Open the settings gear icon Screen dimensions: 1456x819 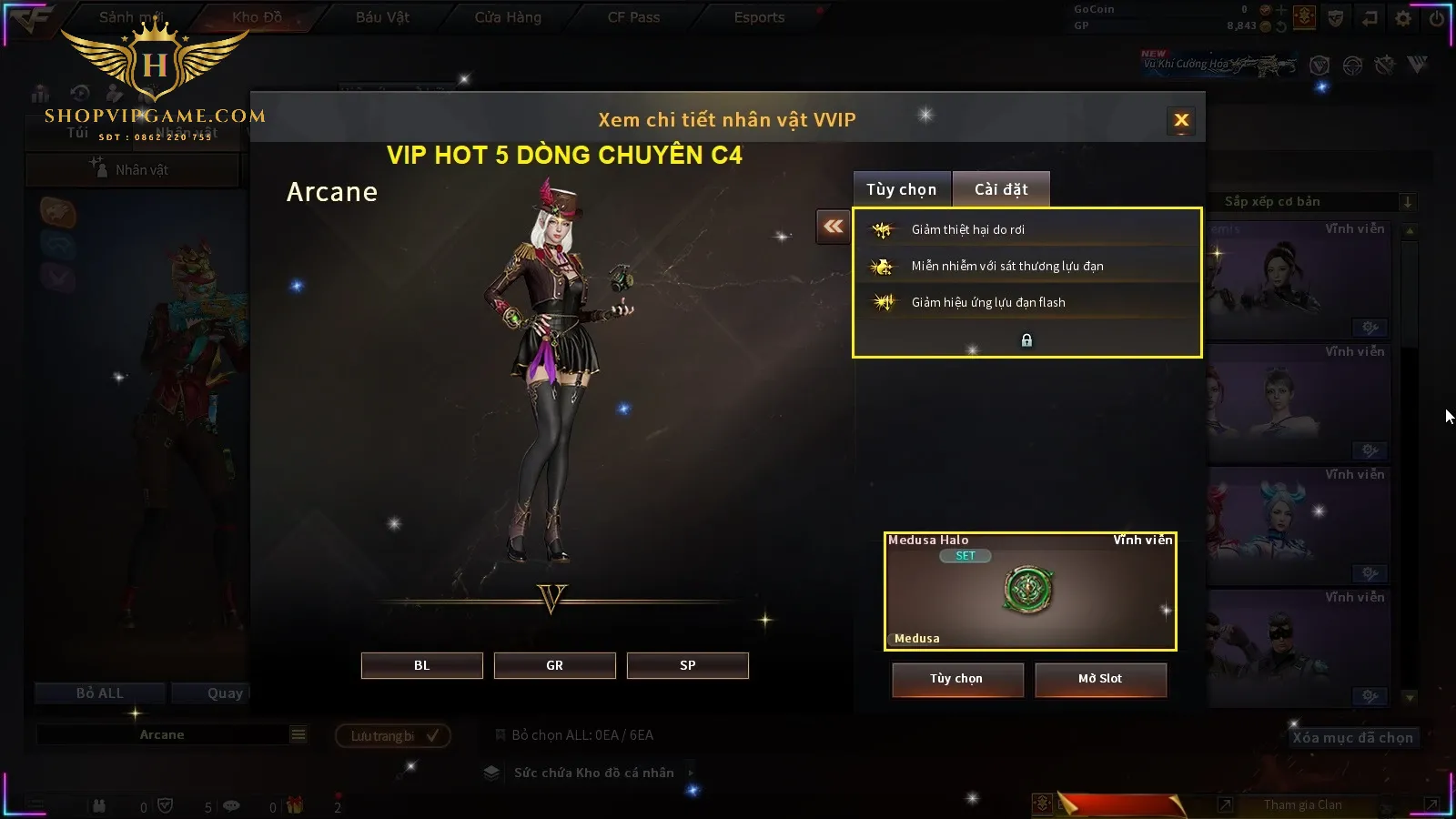pyautogui.click(x=1403, y=18)
